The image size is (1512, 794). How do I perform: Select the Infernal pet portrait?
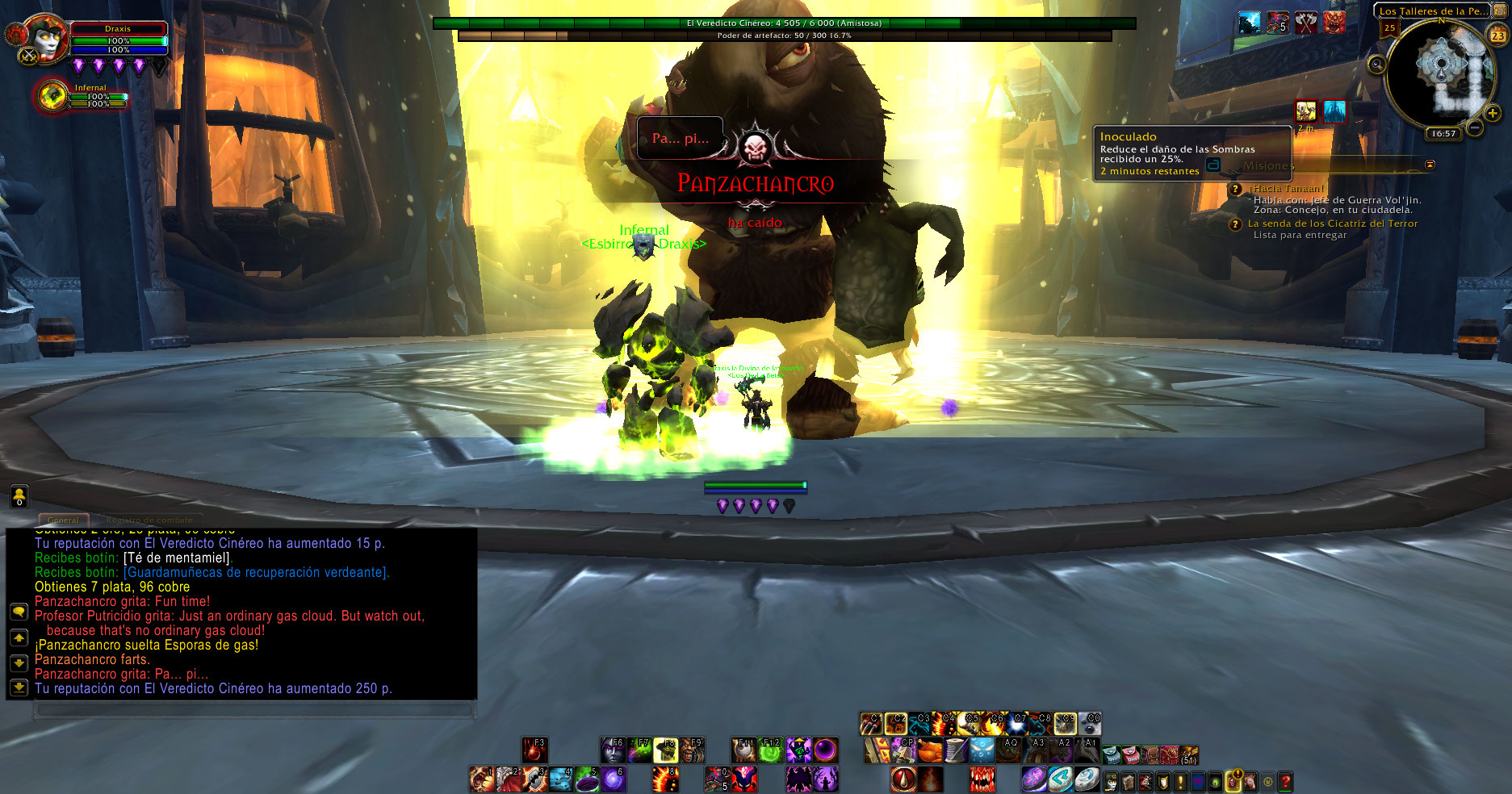pyautogui.click(x=52, y=97)
